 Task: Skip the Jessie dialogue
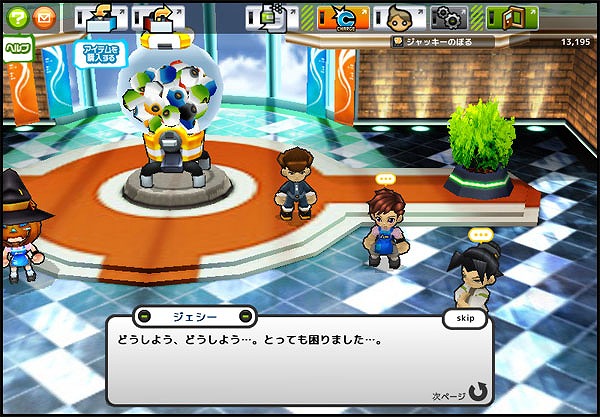(x=464, y=318)
